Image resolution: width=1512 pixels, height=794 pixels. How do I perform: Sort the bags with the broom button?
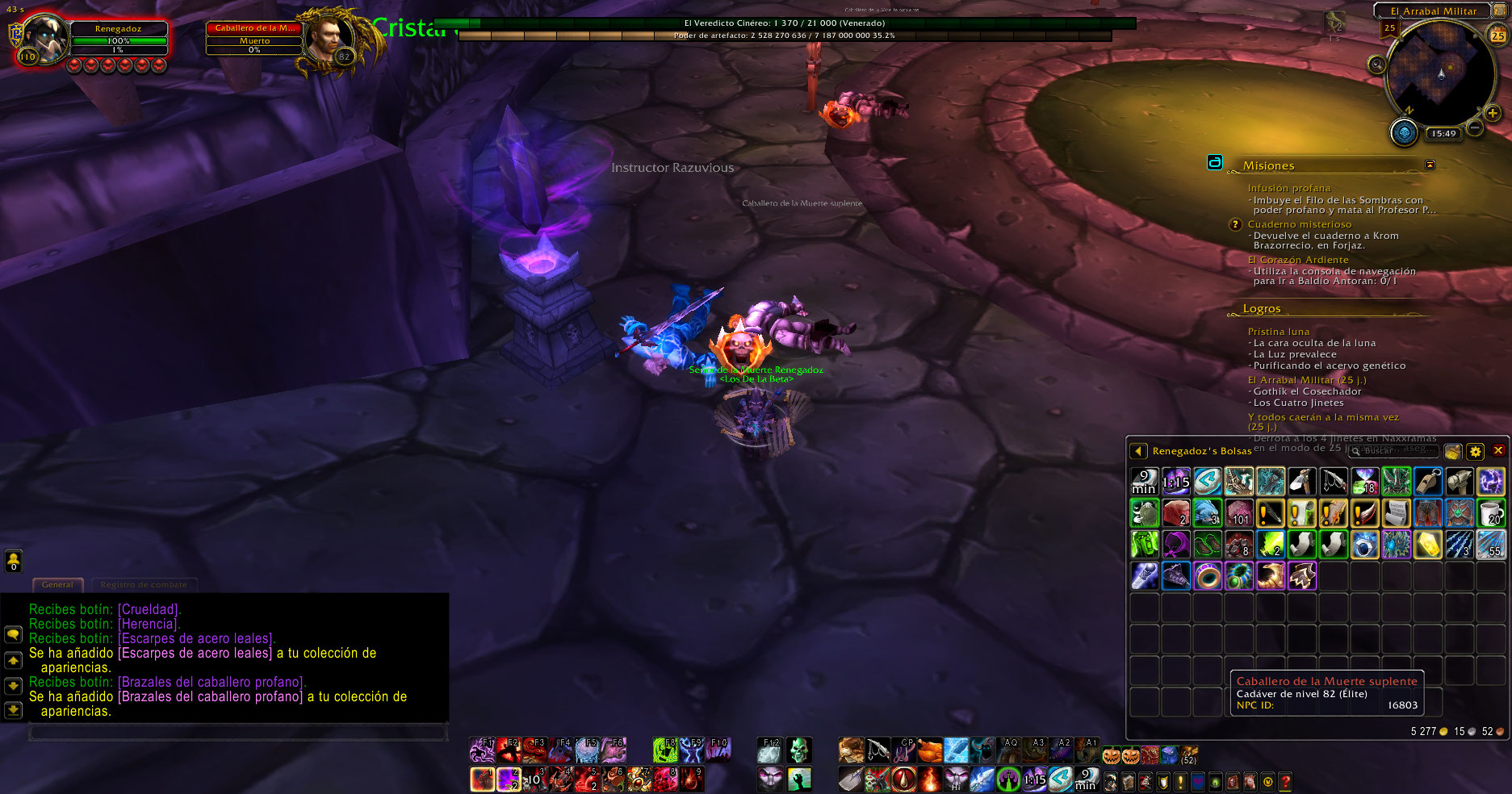click(x=1453, y=452)
